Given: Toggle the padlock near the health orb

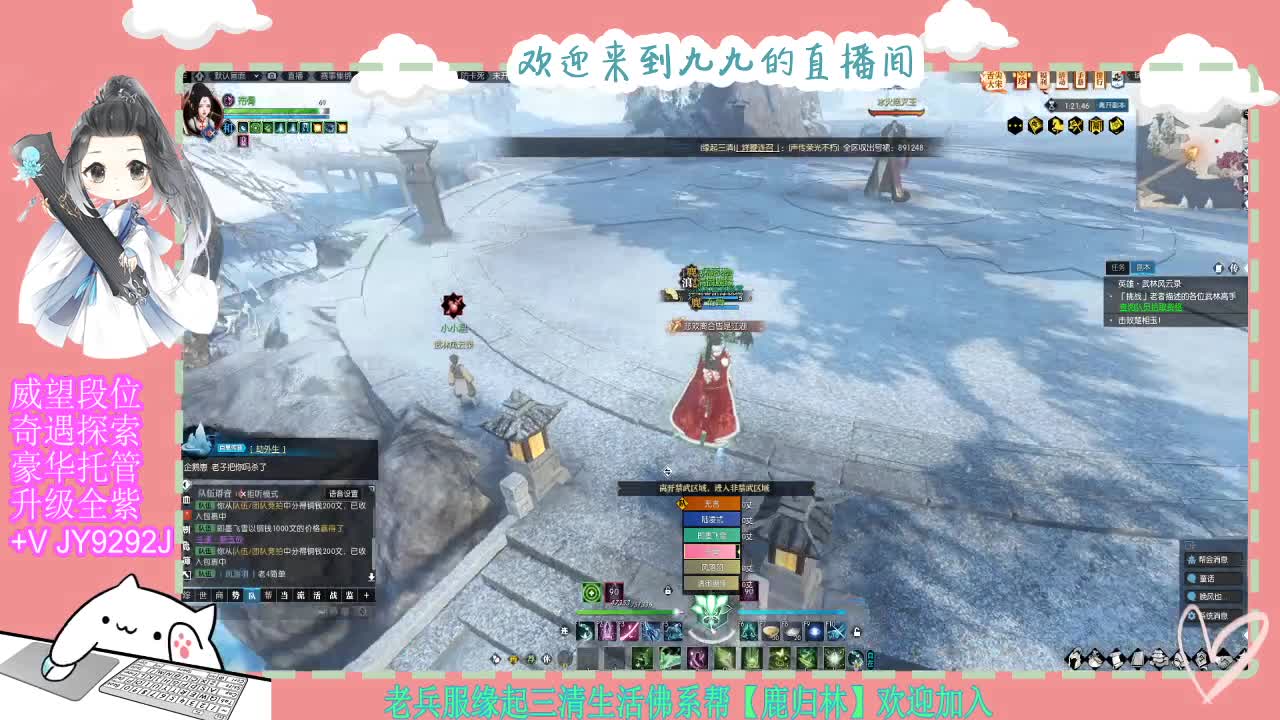Looking at the screenshot, I should (668, 591).
